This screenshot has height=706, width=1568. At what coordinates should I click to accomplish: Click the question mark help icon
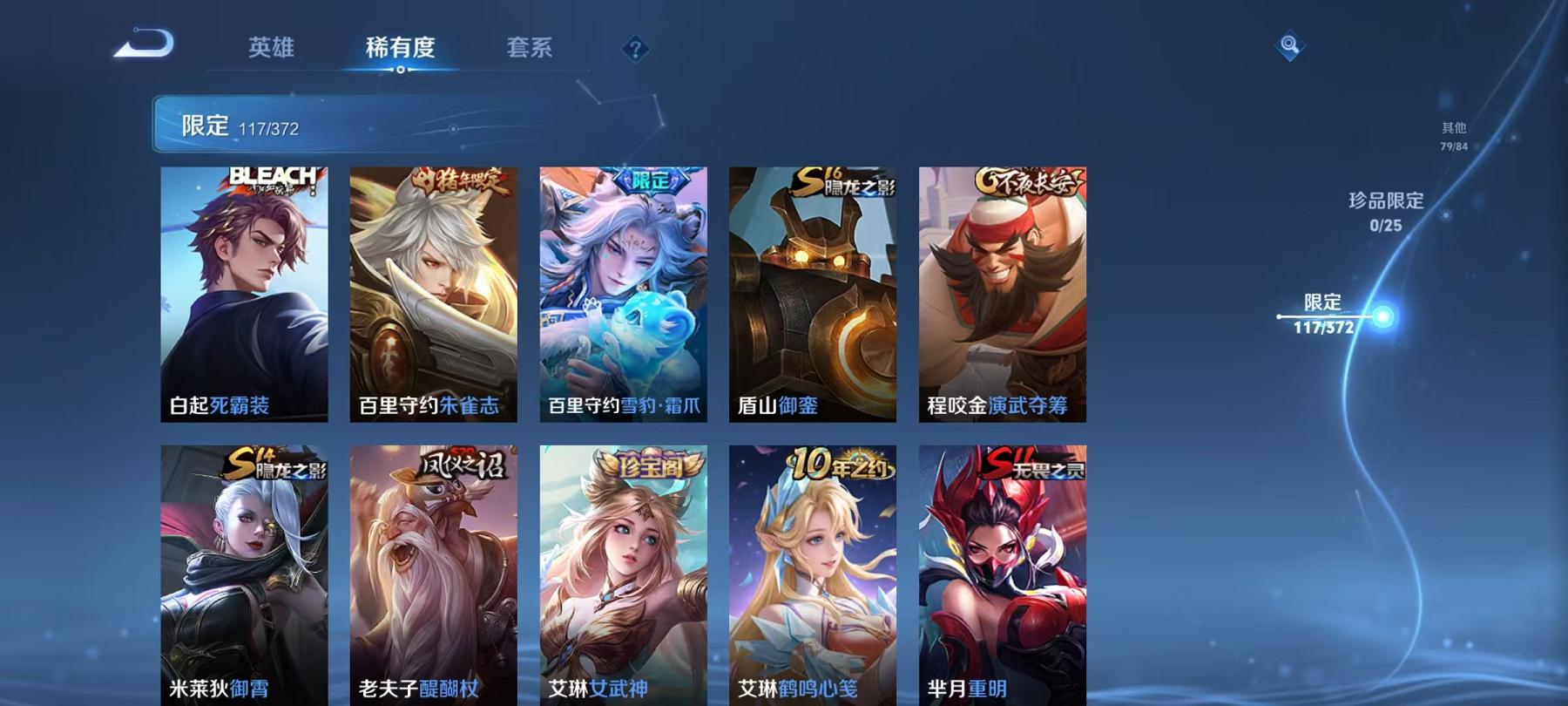point(637,50)
